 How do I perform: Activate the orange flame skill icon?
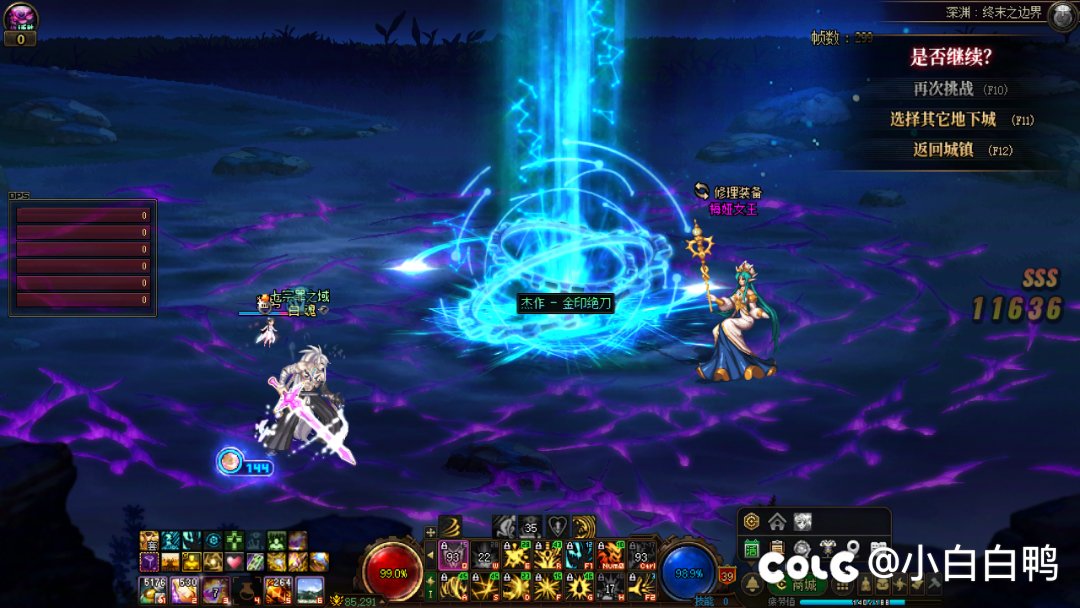pyautogui.click(x=610, y=554)
